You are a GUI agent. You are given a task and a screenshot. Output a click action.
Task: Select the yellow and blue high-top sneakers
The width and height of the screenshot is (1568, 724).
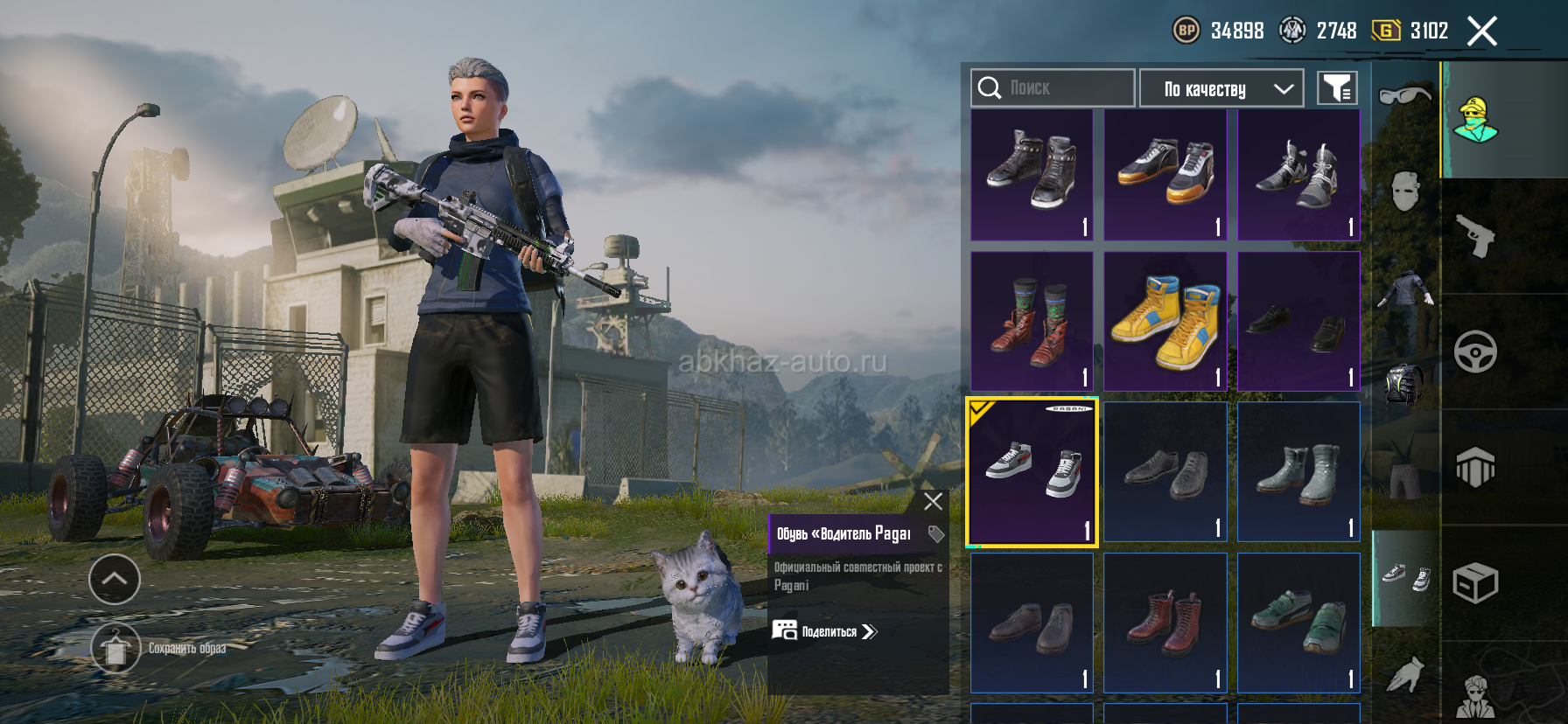1165,321
